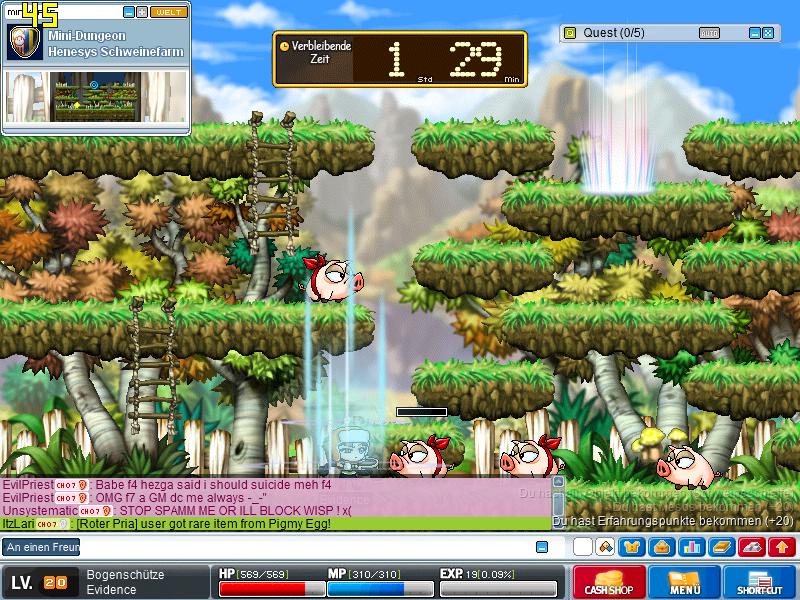The width and height of the screenshot is (800, 600).
Task: Open the skill book icon button
Action: (721, 547)
